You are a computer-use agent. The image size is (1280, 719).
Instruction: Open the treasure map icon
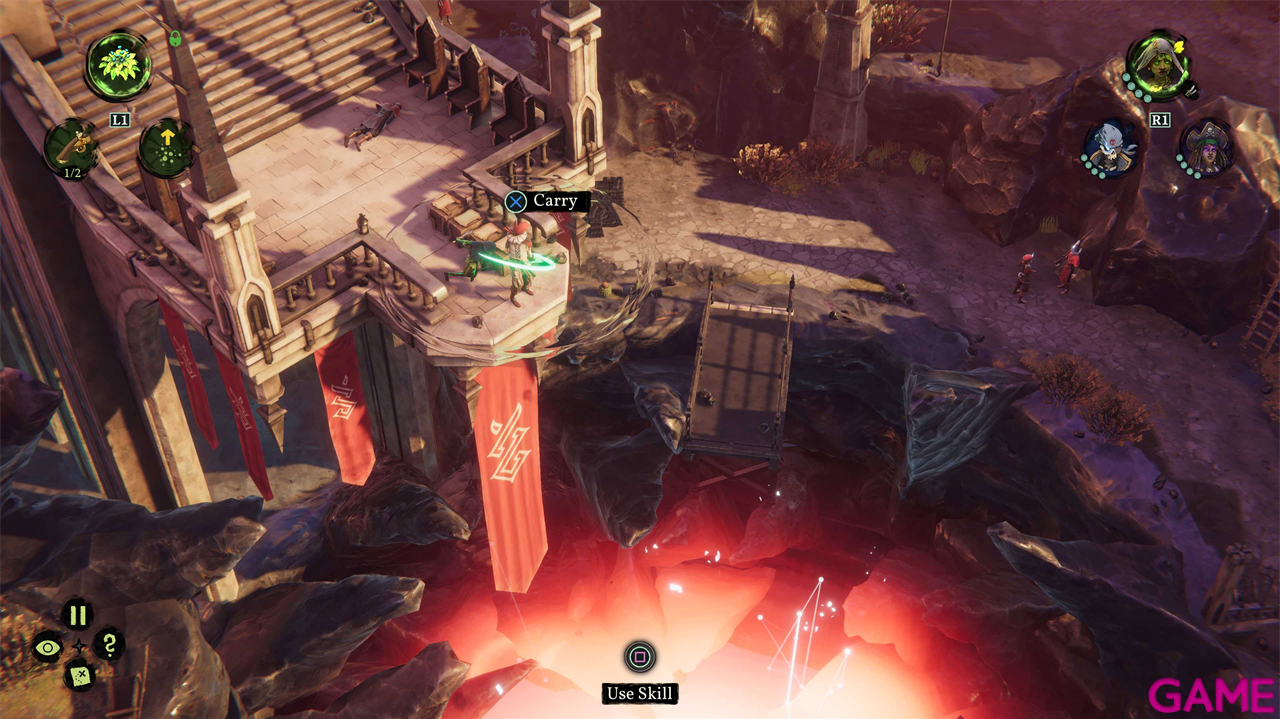[78, 677]
